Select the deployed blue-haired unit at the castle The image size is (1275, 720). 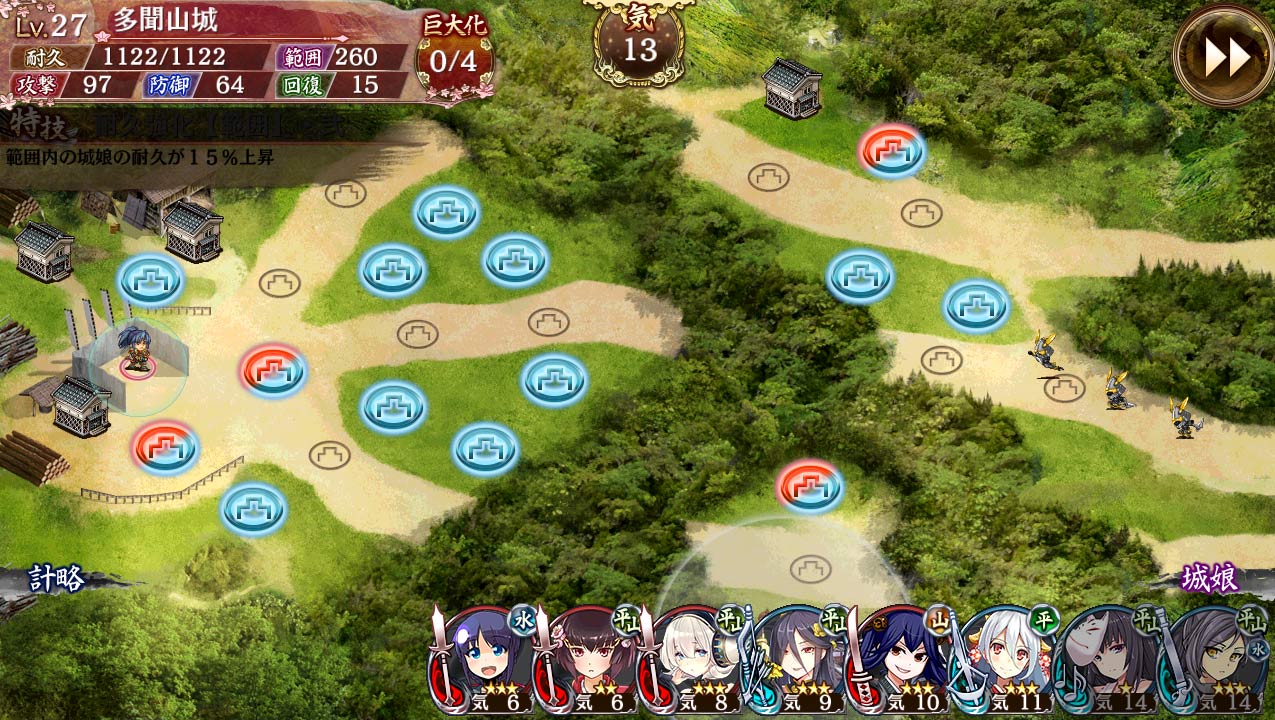coord(135,351)
